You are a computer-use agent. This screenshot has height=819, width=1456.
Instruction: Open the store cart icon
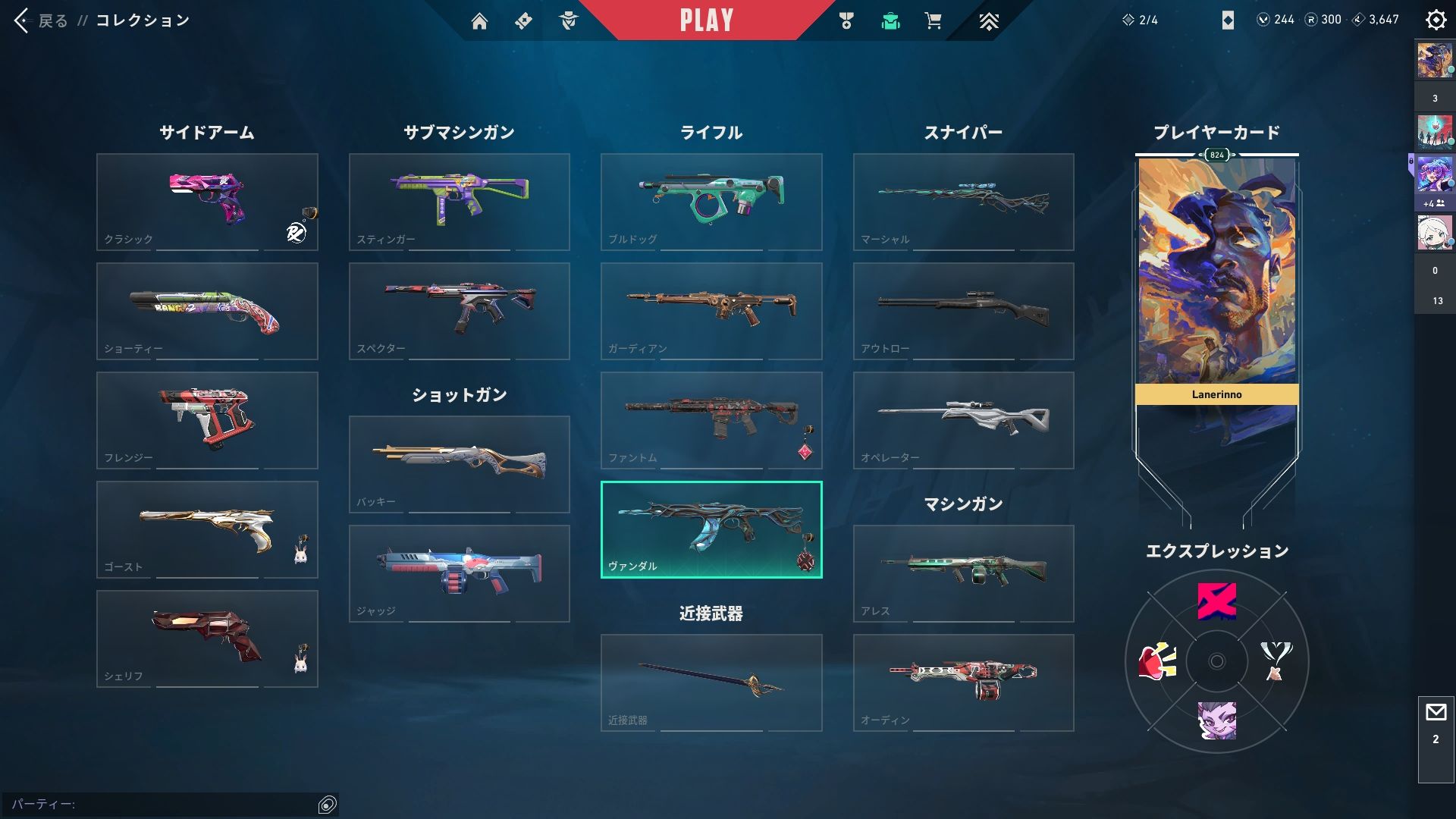pyautogui.click(x=933, y=21)
